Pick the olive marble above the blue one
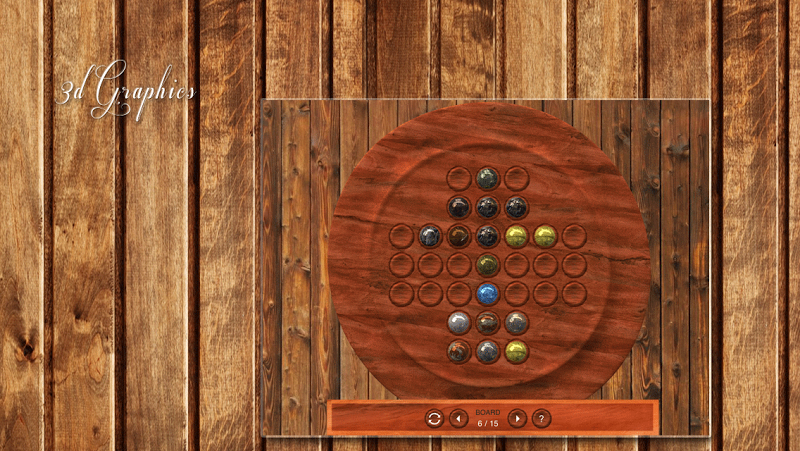This screenshot has height=451, width=800. 487,265
